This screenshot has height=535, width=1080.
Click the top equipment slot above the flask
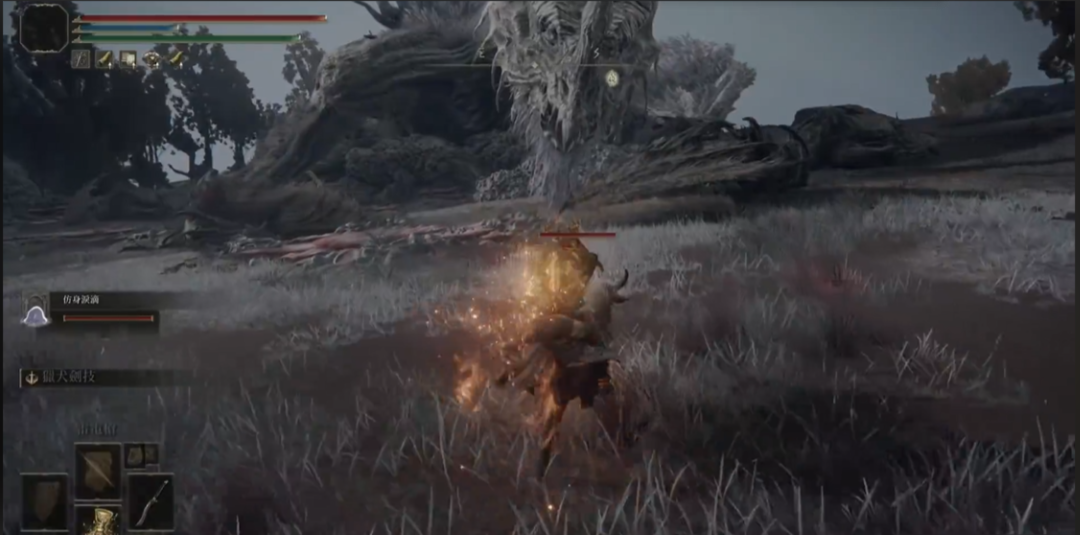click(98, 470)
